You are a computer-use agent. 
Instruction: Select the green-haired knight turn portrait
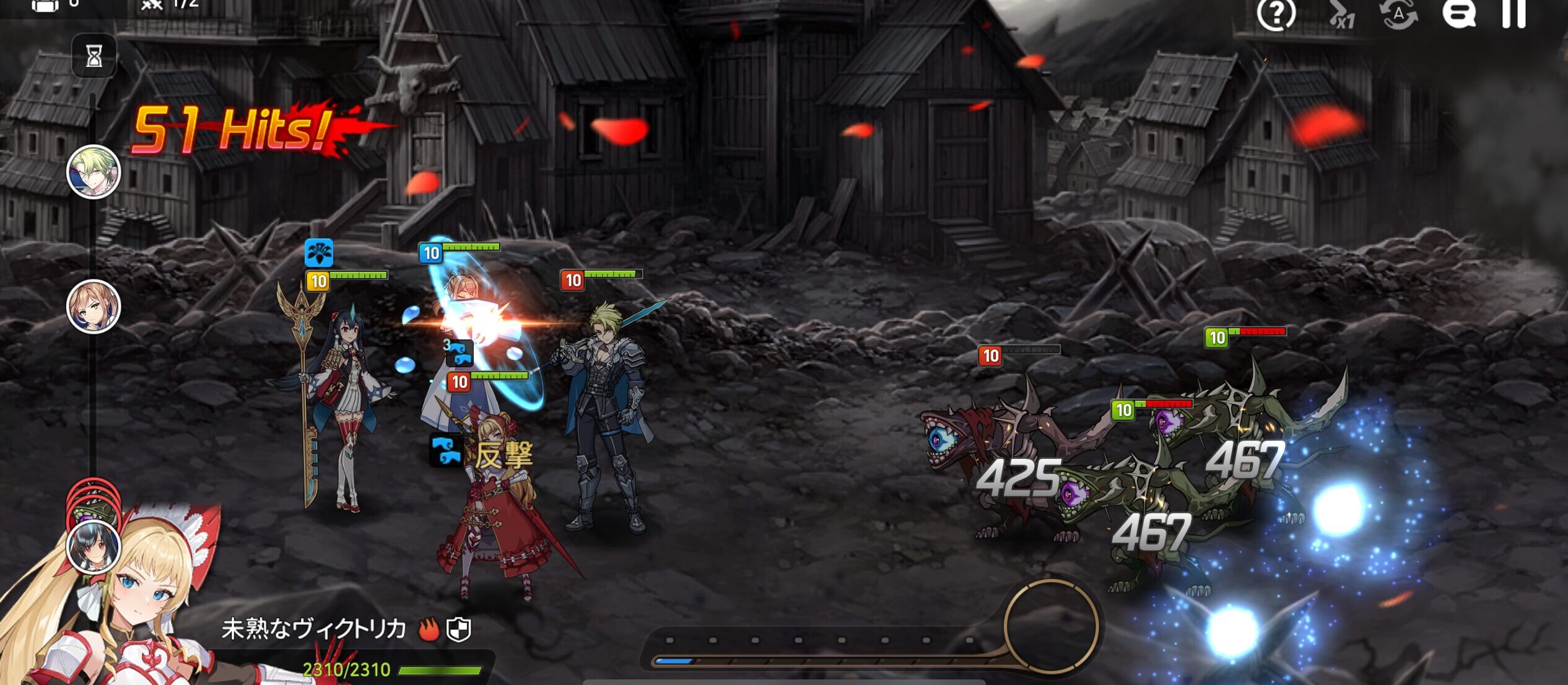point(94,172)
